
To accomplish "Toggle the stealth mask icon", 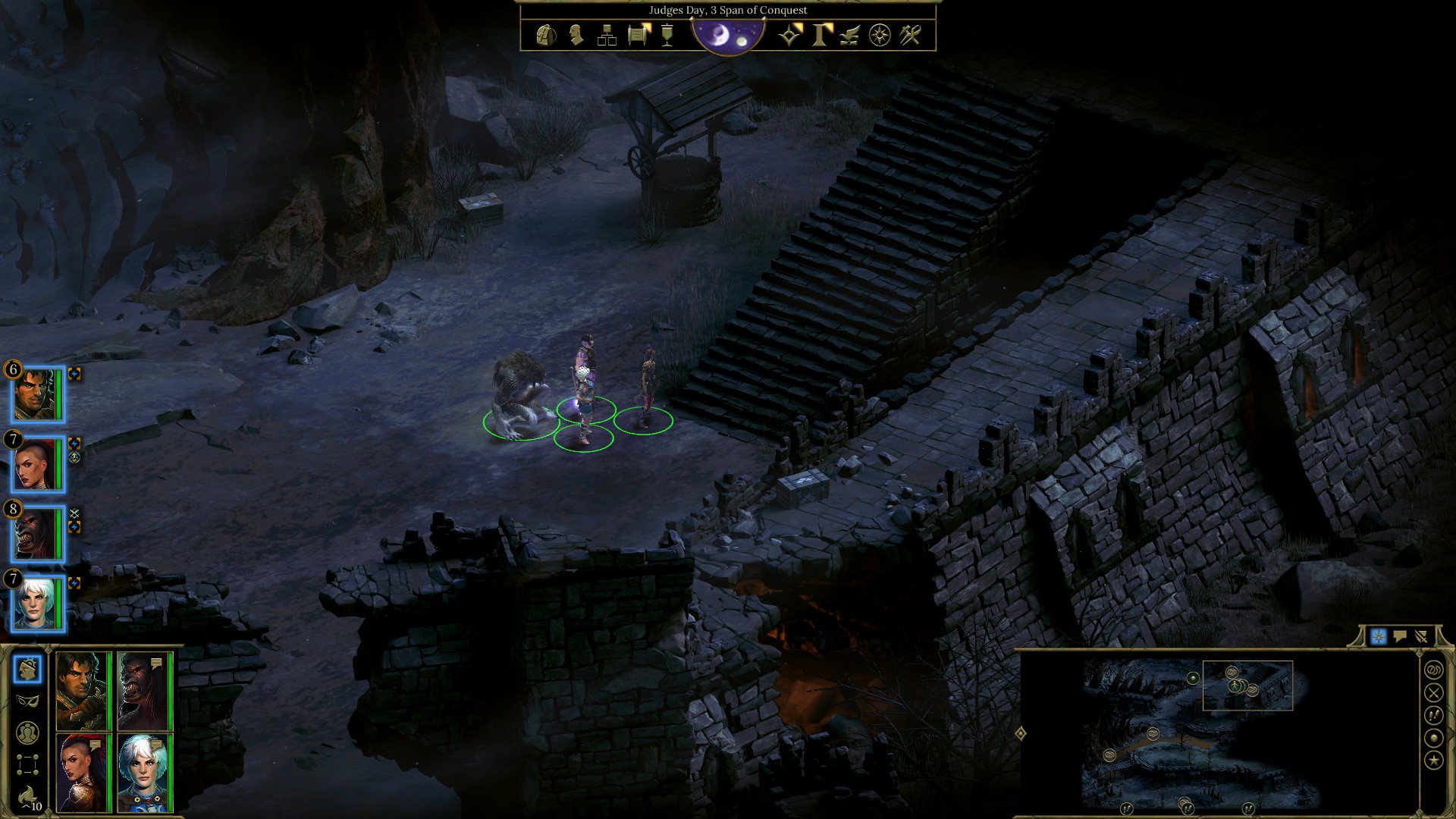I will [x=27, y=701].
